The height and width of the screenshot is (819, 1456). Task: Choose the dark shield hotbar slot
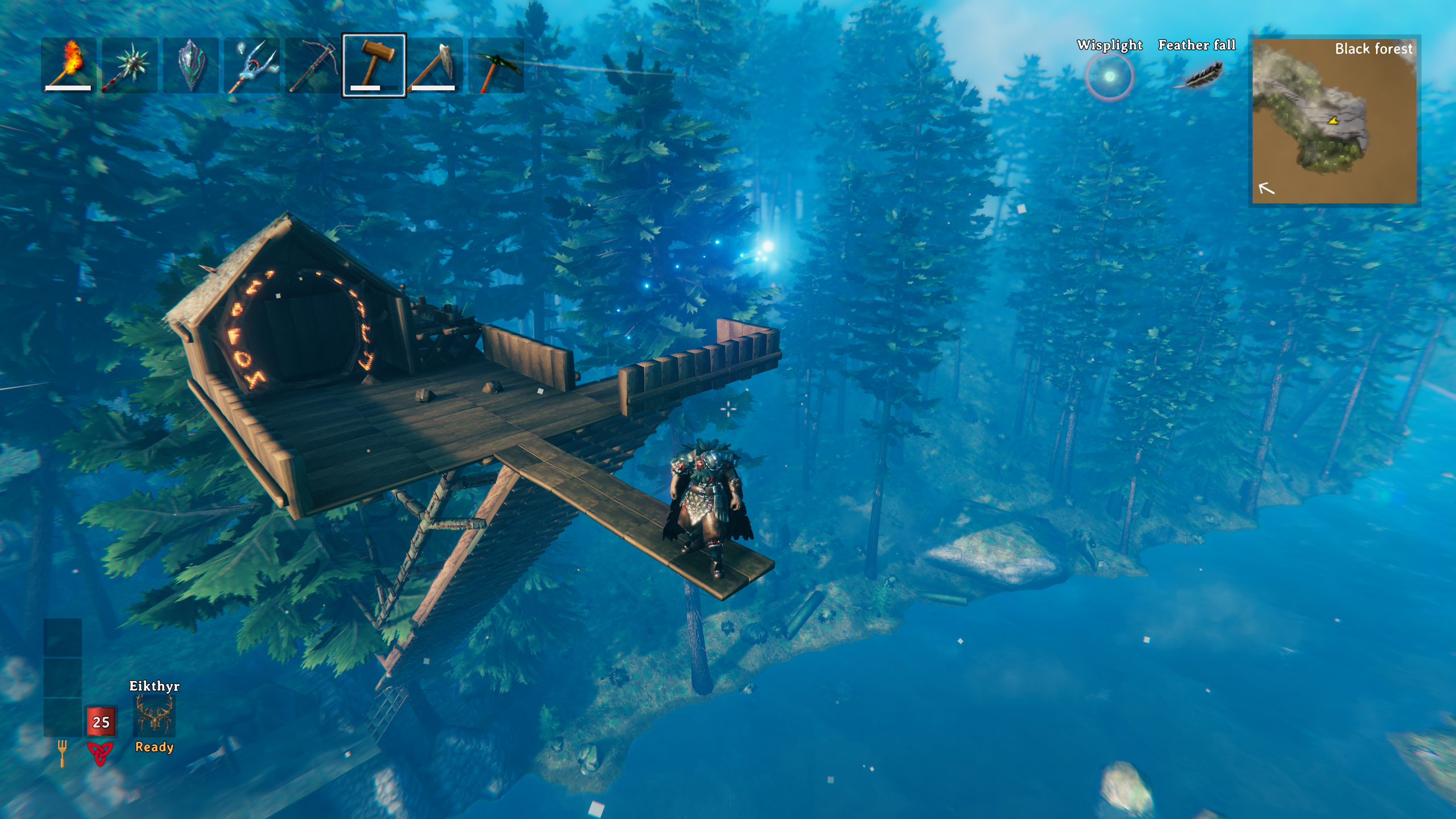(191, 65)
